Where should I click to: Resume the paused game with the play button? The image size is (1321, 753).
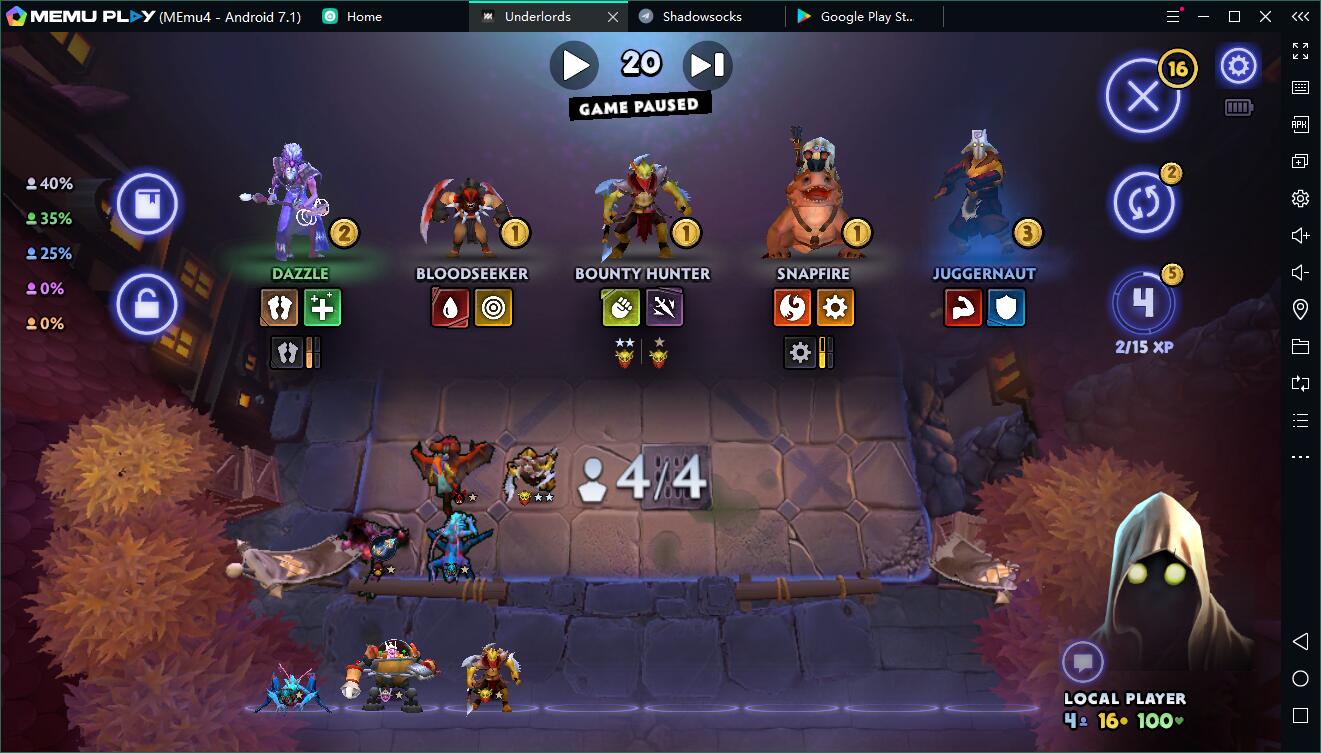[x=575, y=66]
